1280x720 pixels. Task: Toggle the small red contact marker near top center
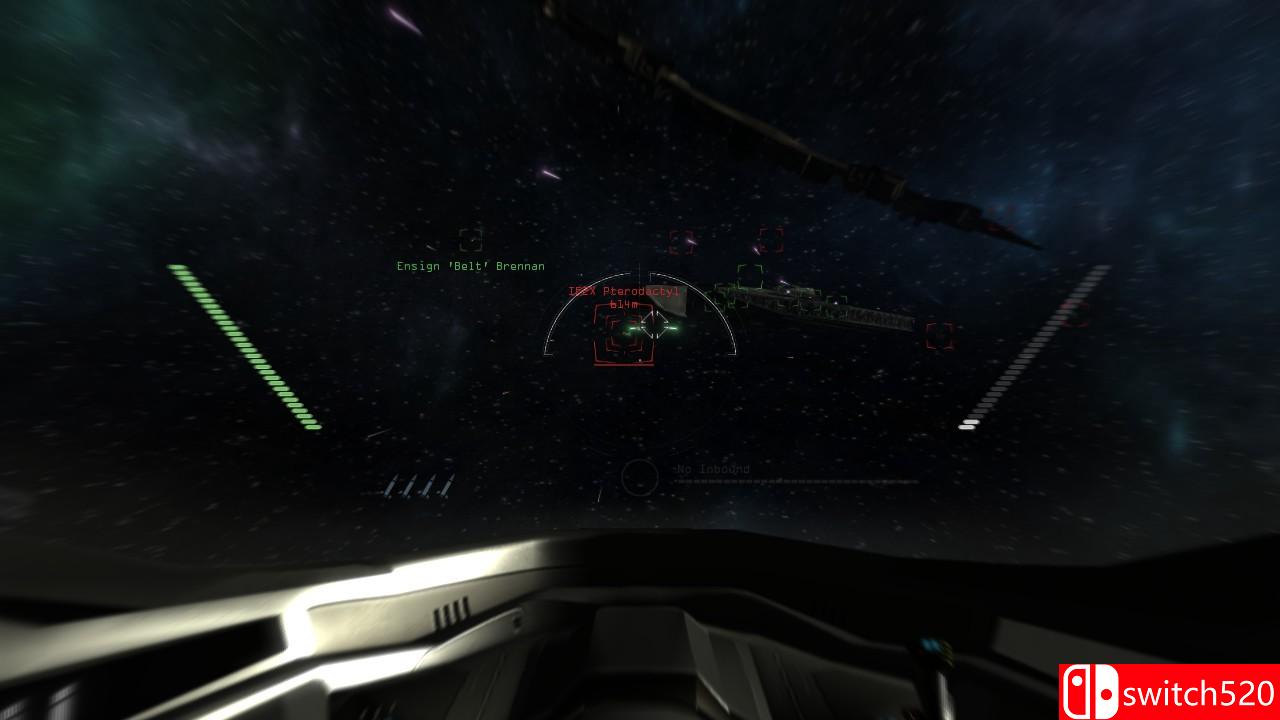pos(680,242)
